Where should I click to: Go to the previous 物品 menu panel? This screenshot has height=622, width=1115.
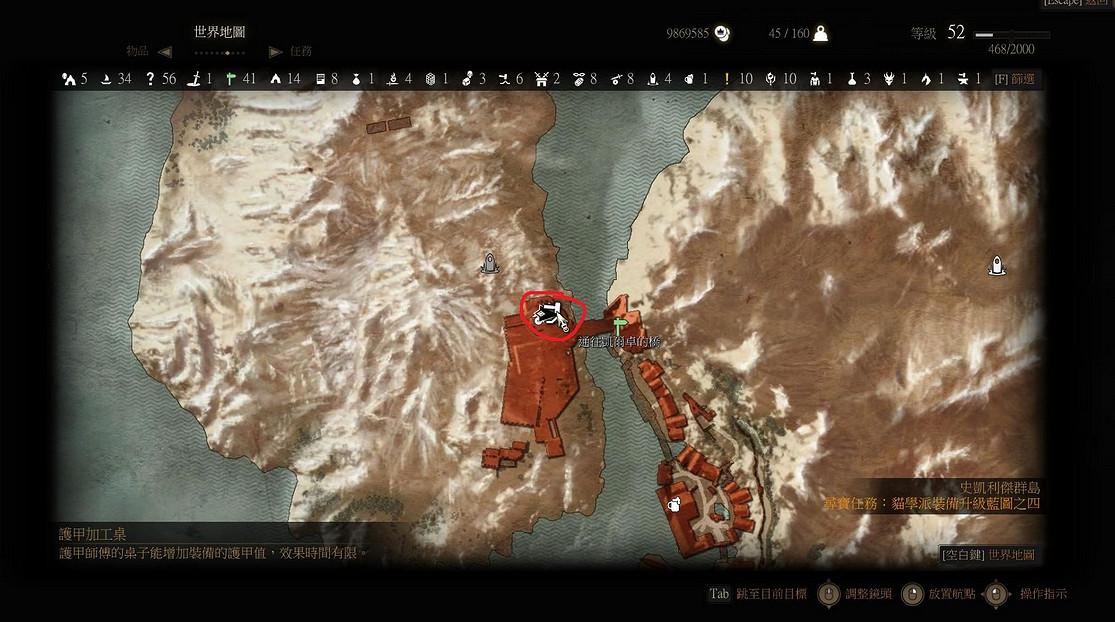tap(165, 52)
